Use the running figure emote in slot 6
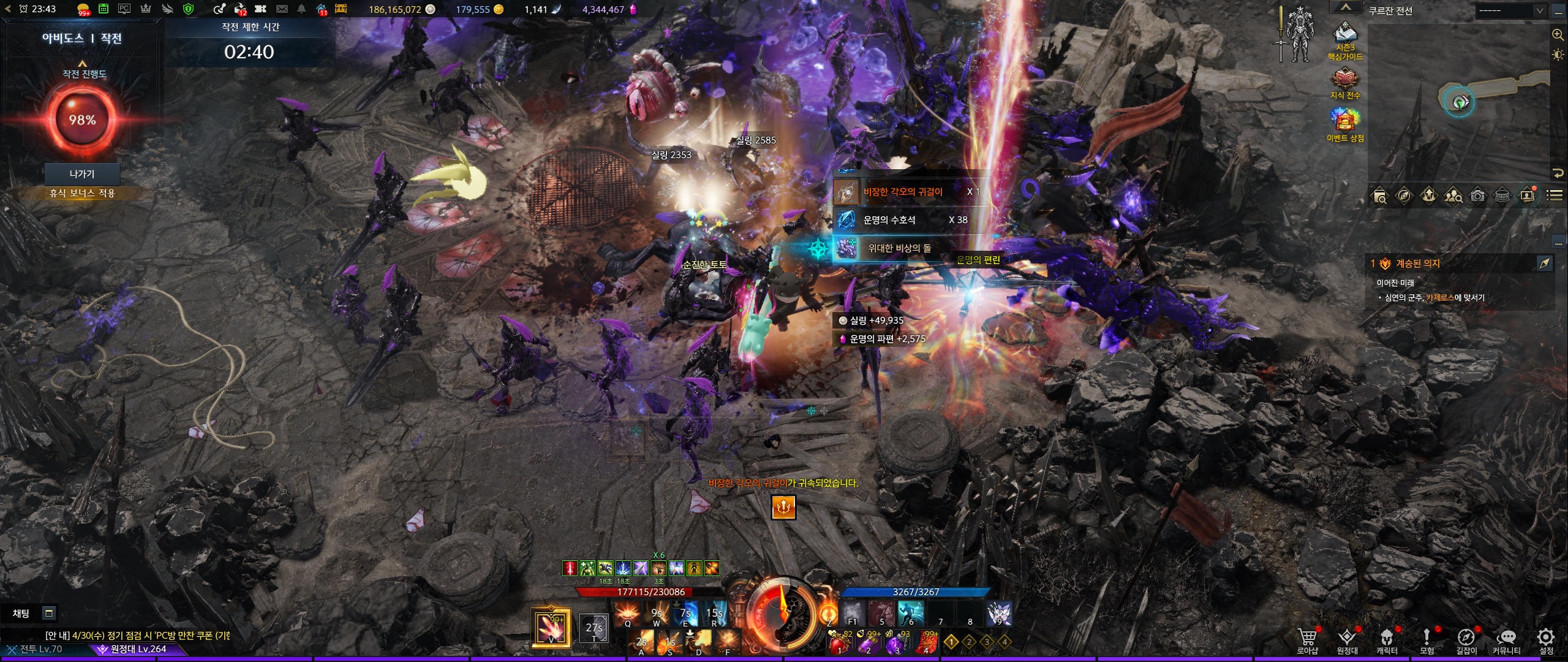Image resolution: width=1568 pixels, height=662 pixels. [911, 613]
